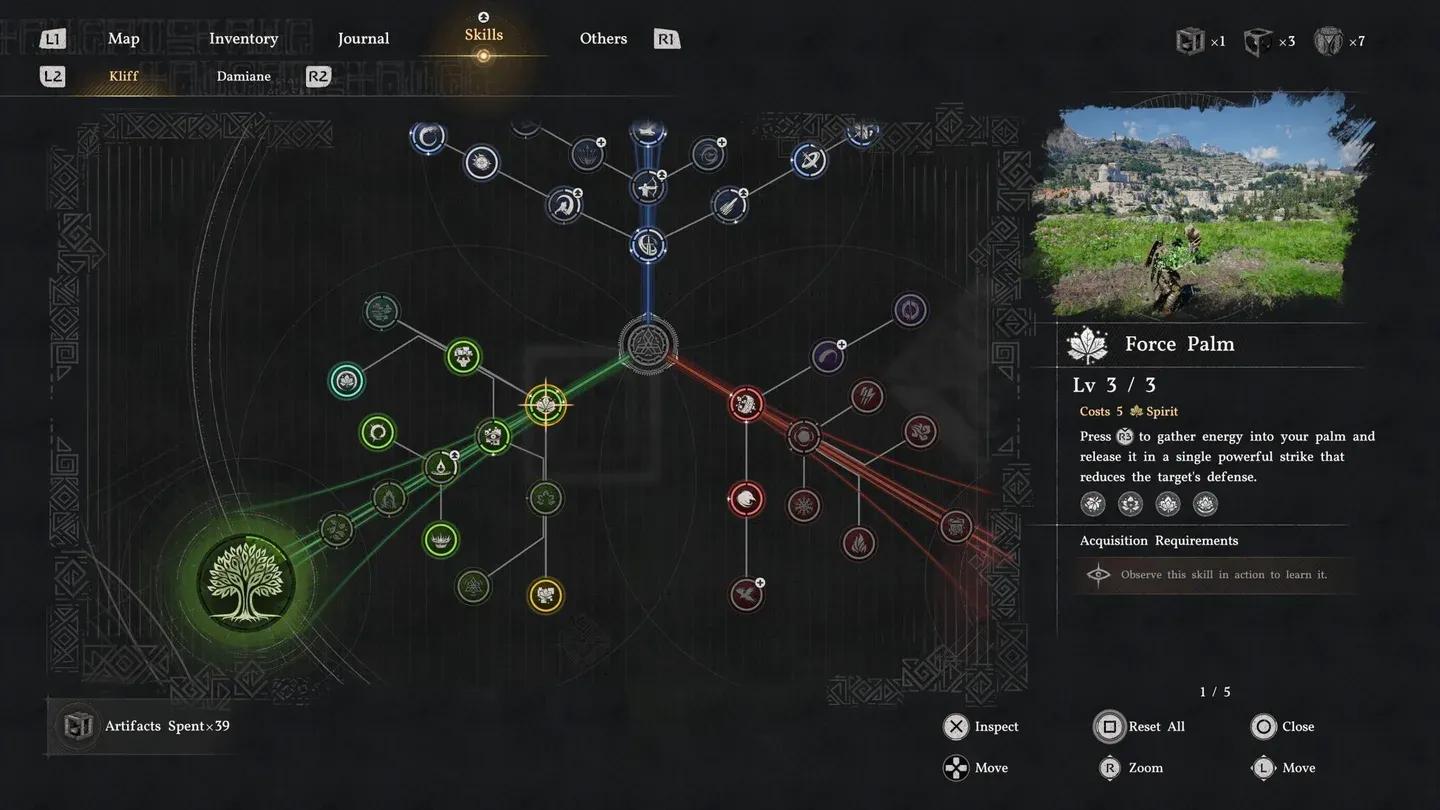Screen dimensions: 1440x810
Task: Click the highlighted Force Palm skill node
Action: (x=545, y=405)
